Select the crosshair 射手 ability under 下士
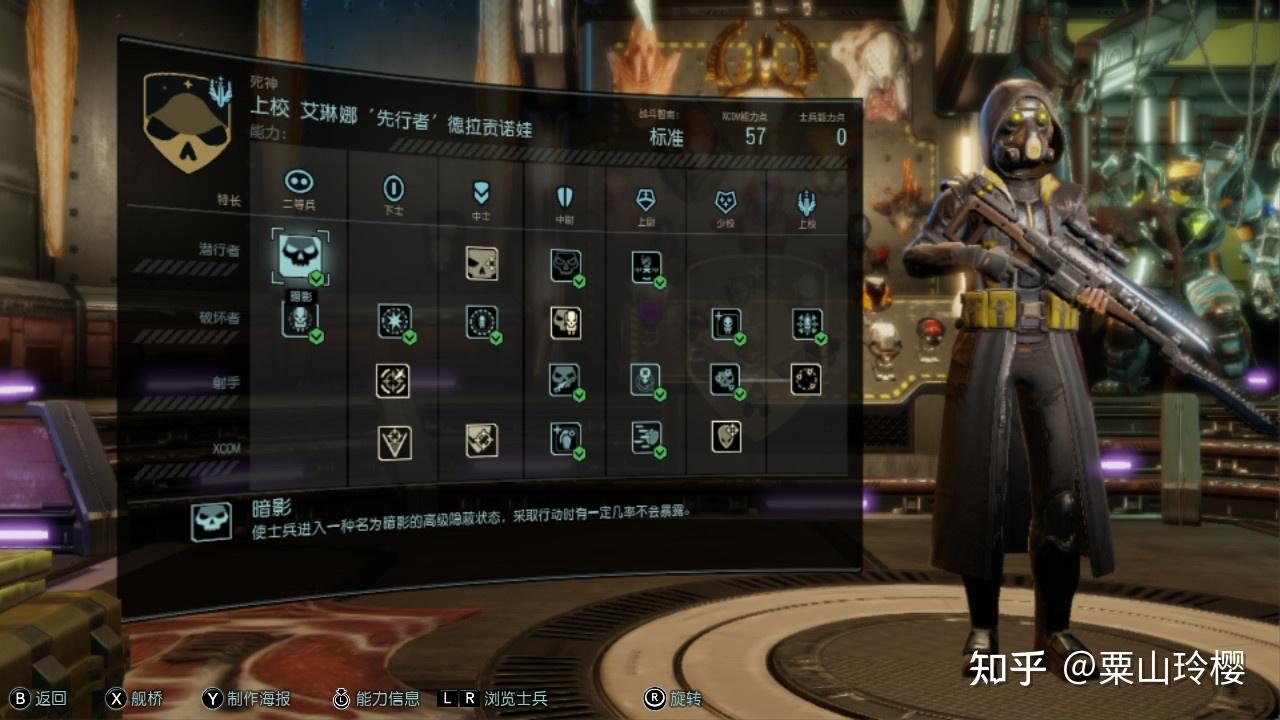The height and width of the screenshot is (720, 1280). 393,380
